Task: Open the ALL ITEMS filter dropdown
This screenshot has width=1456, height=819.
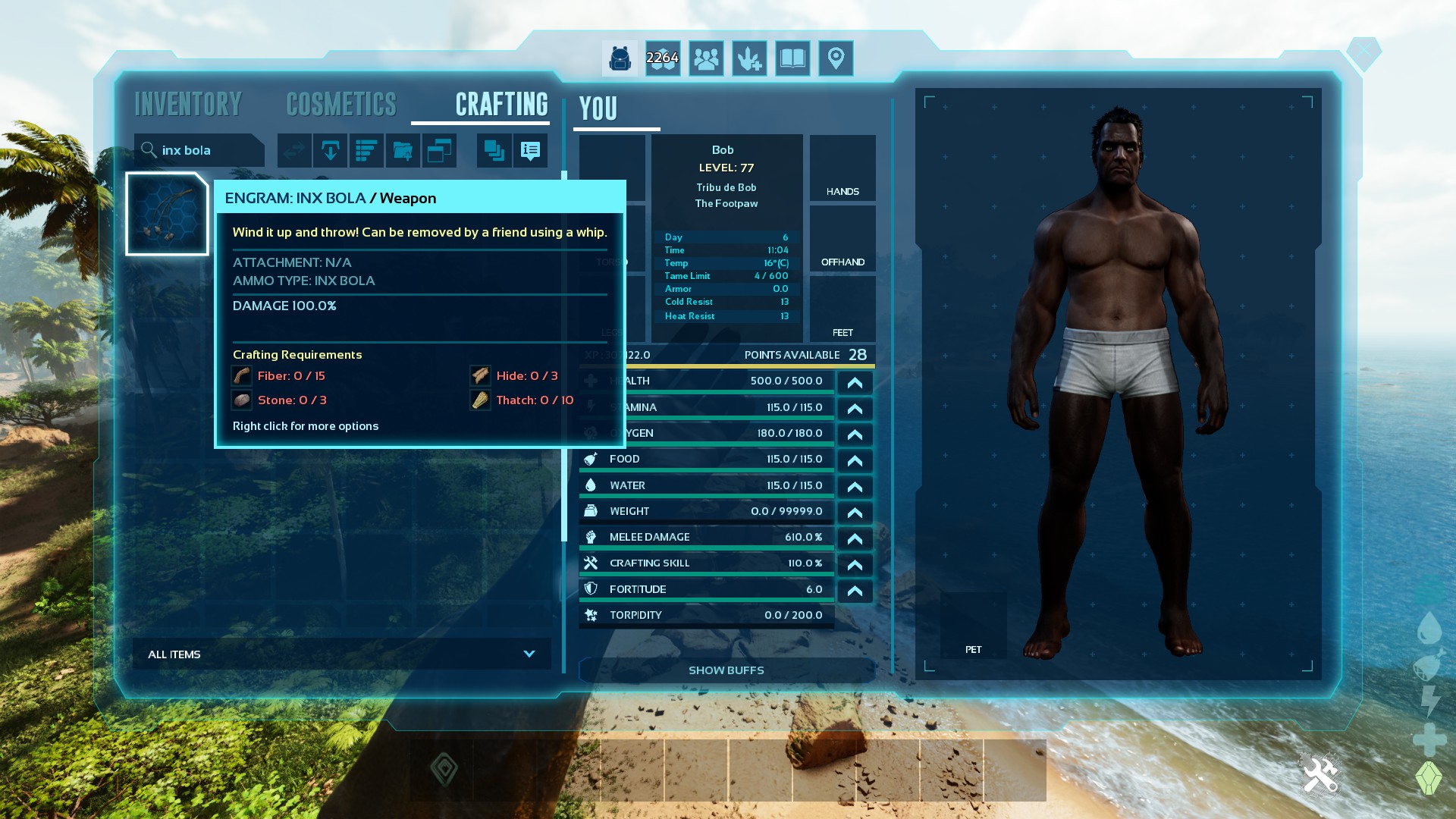Action: [x=342, y=654]
